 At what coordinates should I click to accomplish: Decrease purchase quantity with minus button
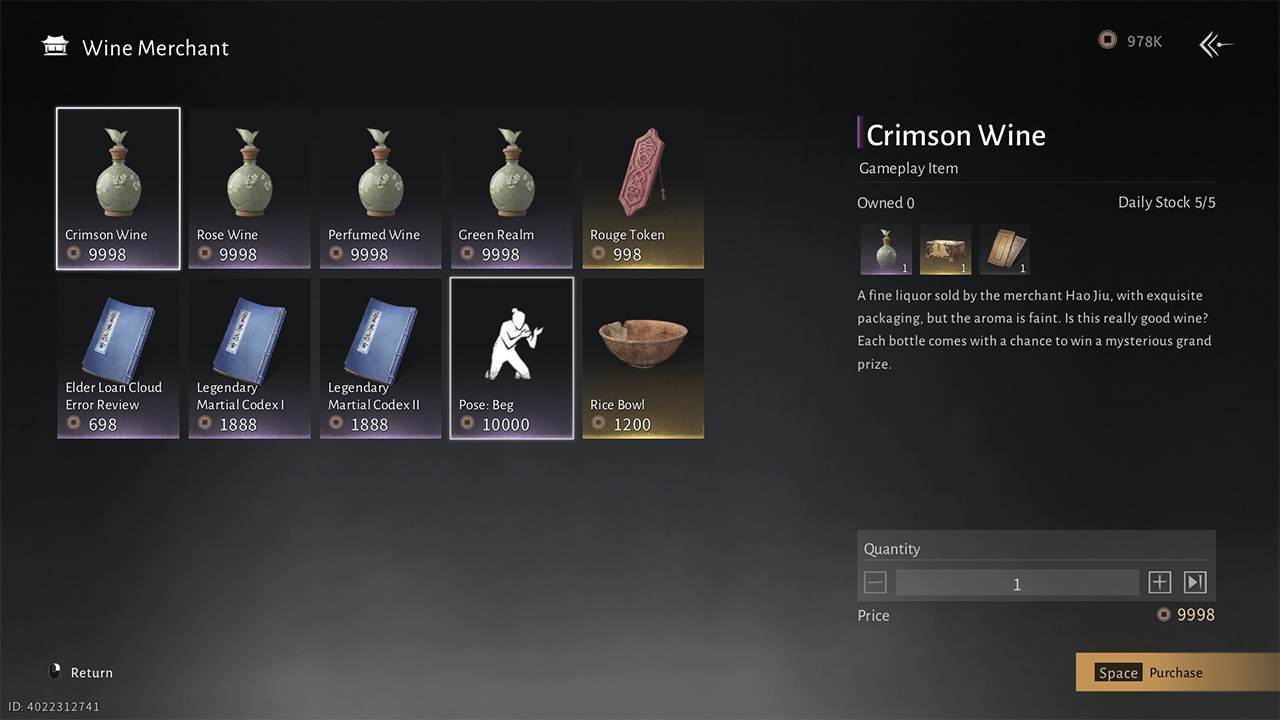[875, 583]
